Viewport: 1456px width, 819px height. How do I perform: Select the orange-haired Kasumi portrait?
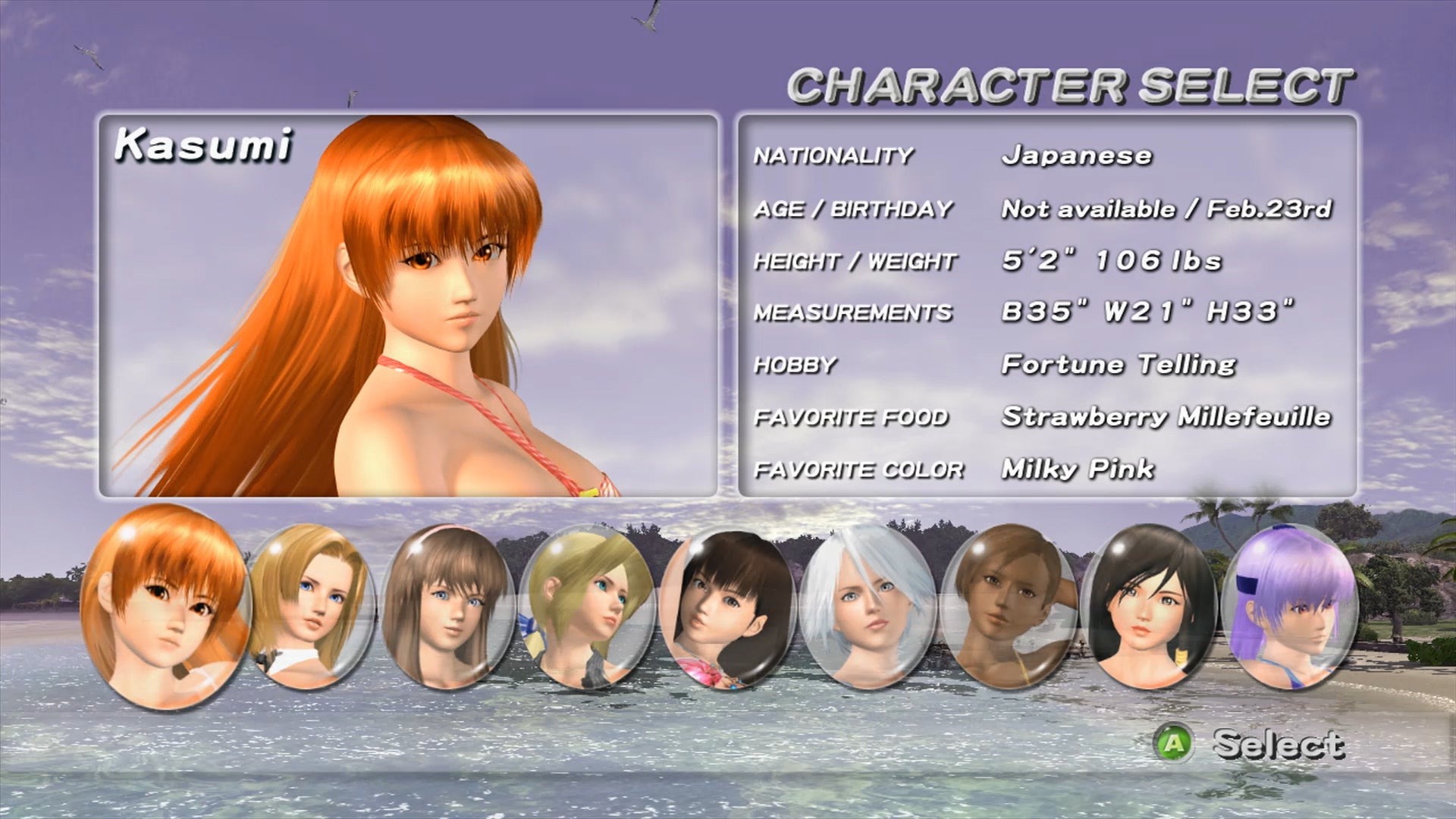(x=165, y=607)
